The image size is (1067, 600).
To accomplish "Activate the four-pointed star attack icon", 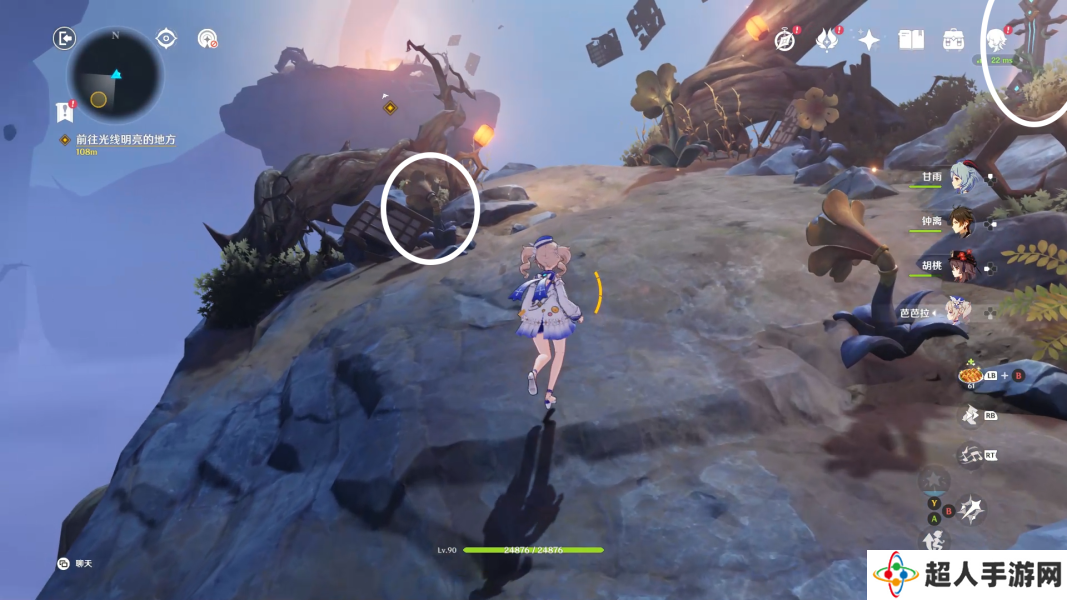I will coord(971,511).
